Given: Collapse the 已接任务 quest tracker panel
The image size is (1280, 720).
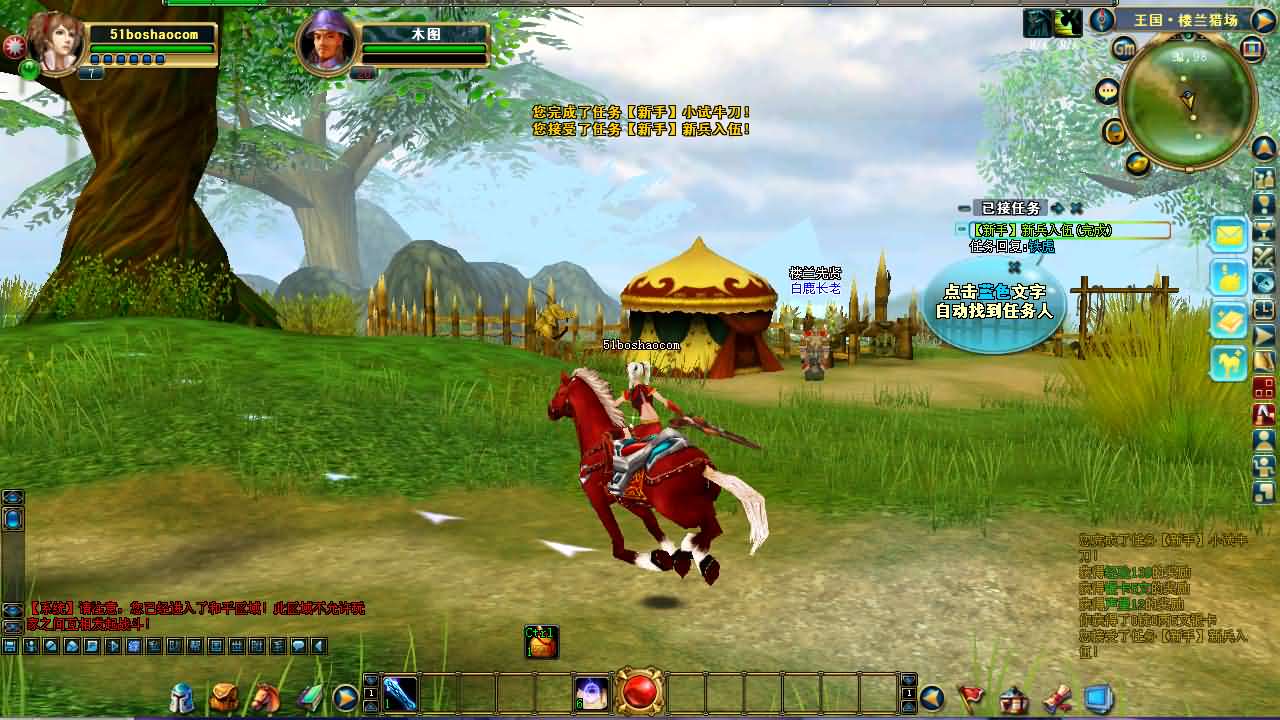Looking at the screenshot, I should pyautogui.click(x=962, y=209).
